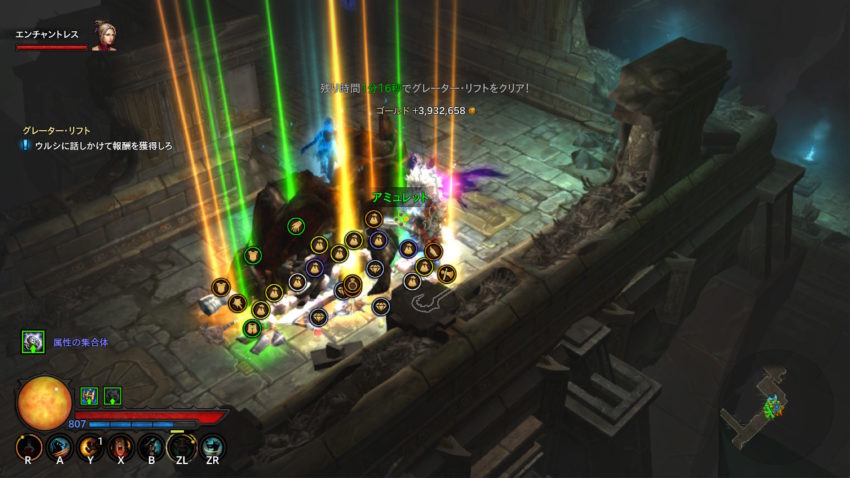The height and width of the screenshot is (478, 850).
Task: Activate the skill icon labeled Y
Action: [x=90, y=448]
